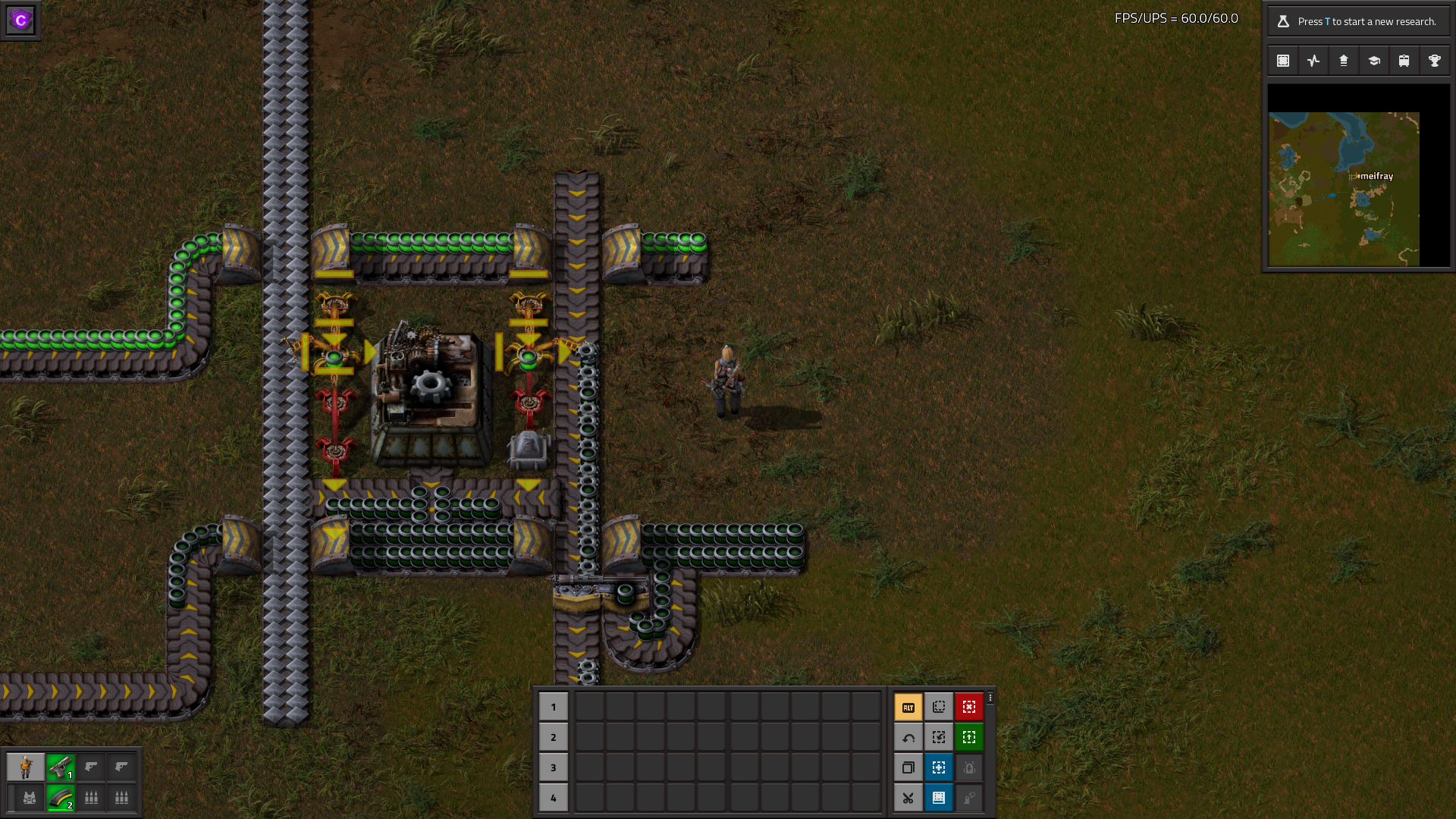Viewport: 1456px width, 819px height.
Task: Open the production statistics pulse icon
Action: [x=1313, y=61]
